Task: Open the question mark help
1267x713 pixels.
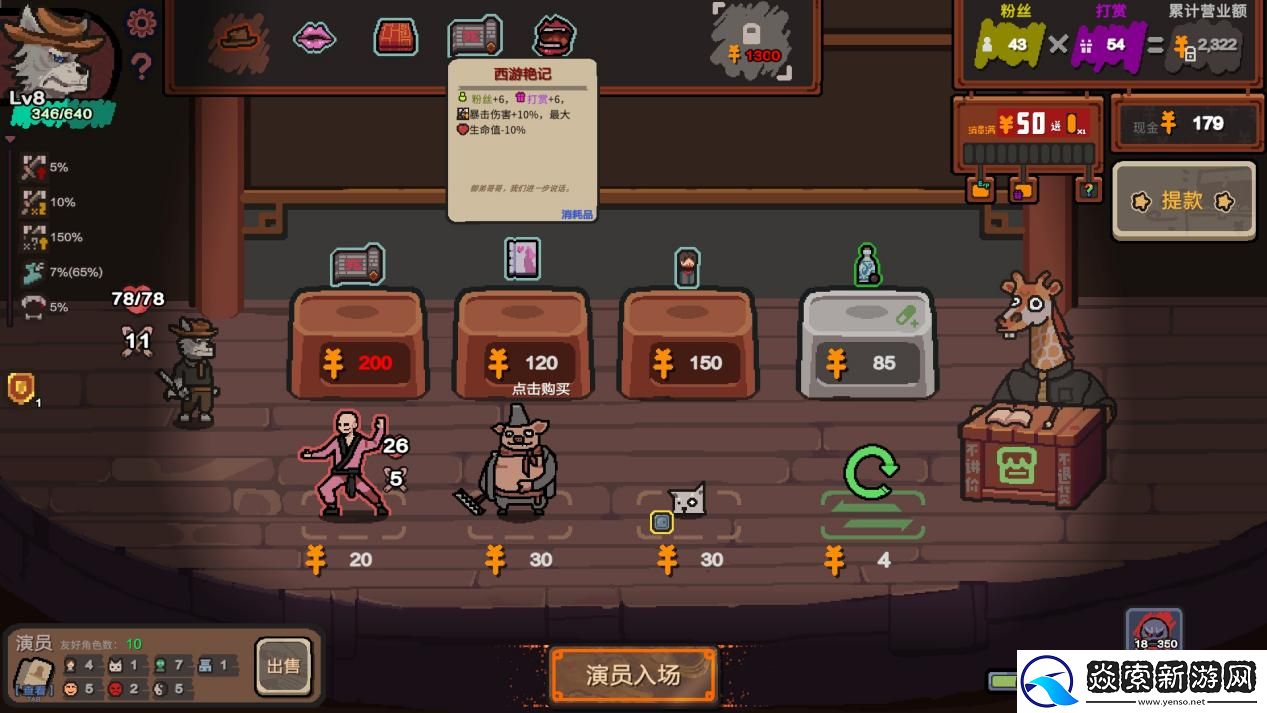Action: pyautogui.click(x=142, y=66)
